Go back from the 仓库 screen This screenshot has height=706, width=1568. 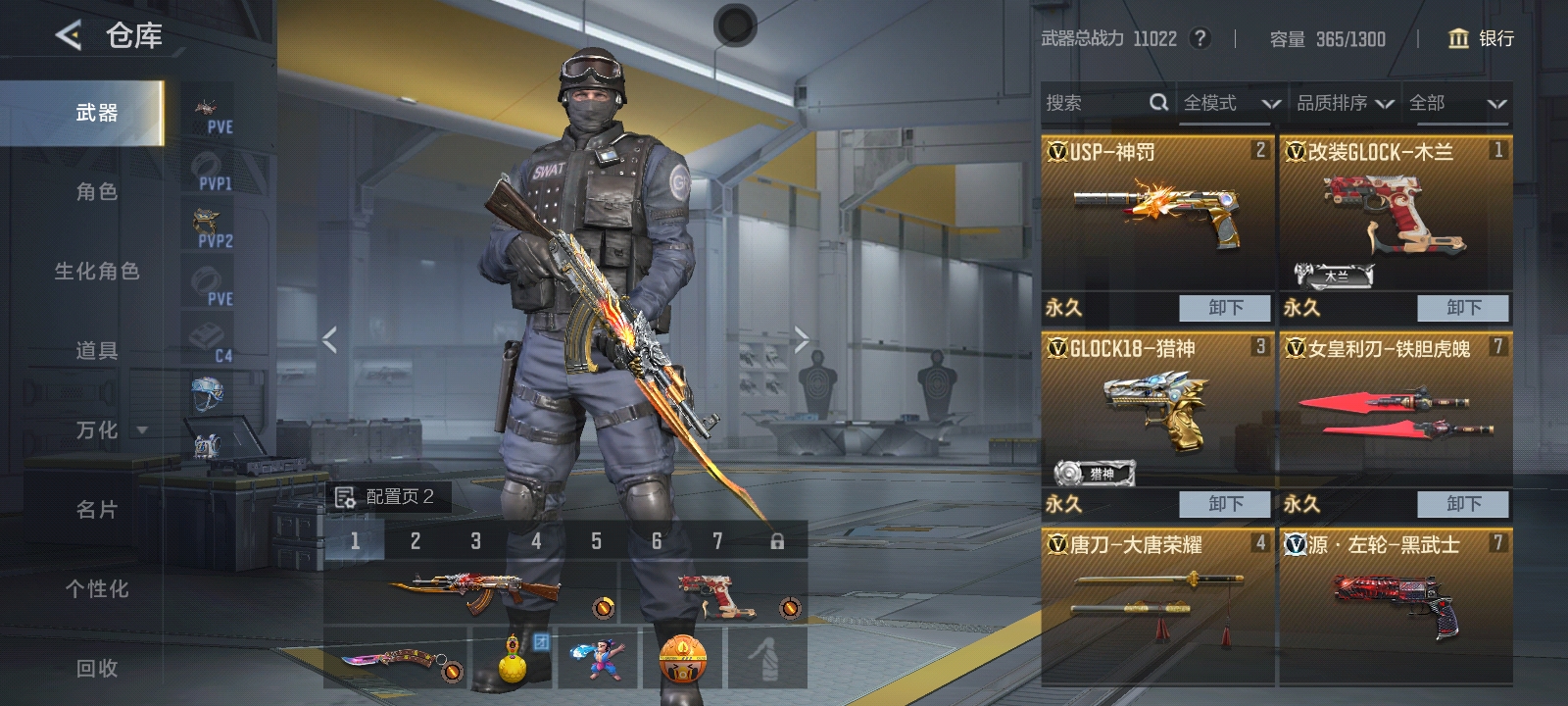tap(68, 36)
